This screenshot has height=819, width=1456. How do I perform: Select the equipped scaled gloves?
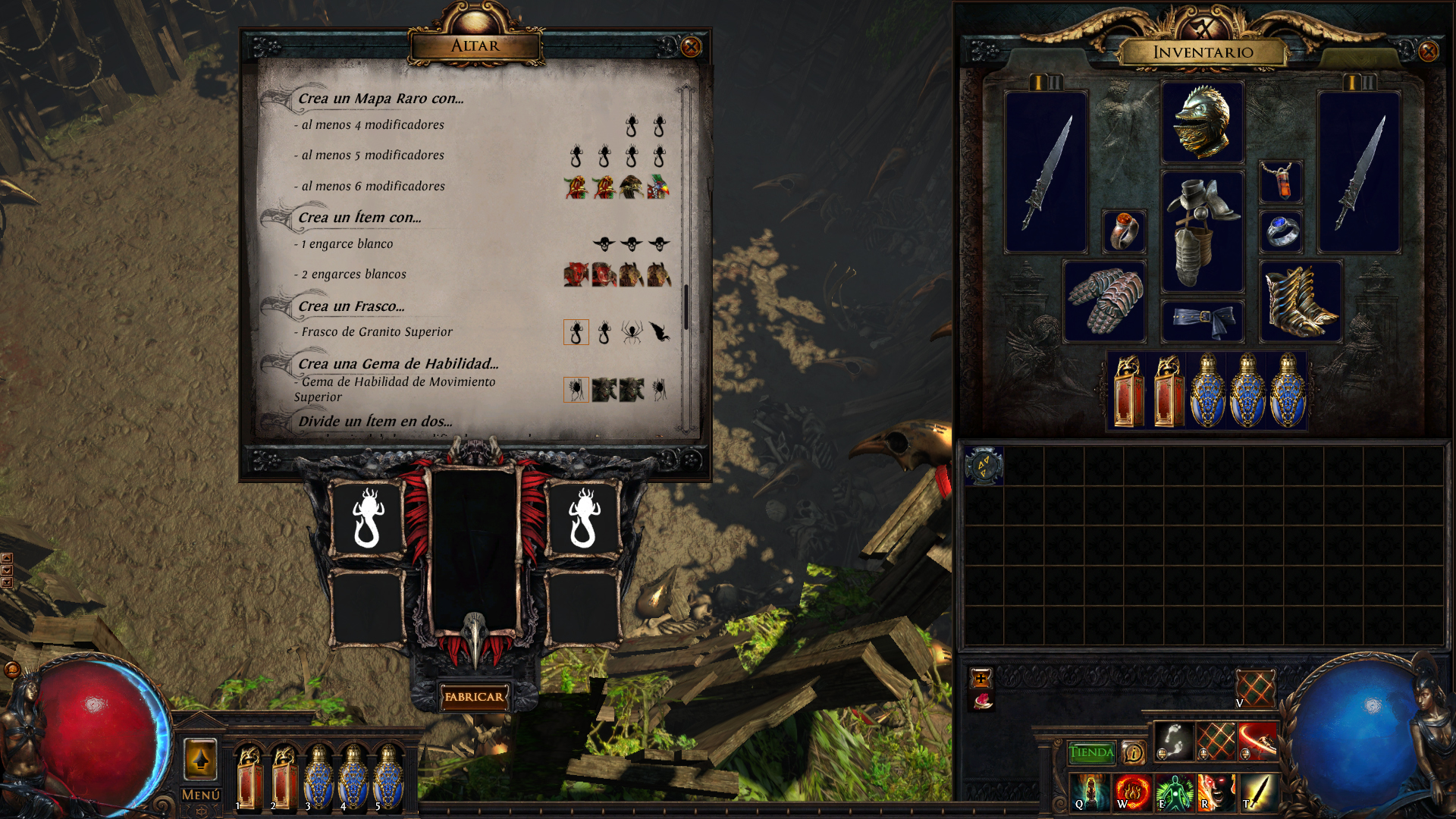1104,301
